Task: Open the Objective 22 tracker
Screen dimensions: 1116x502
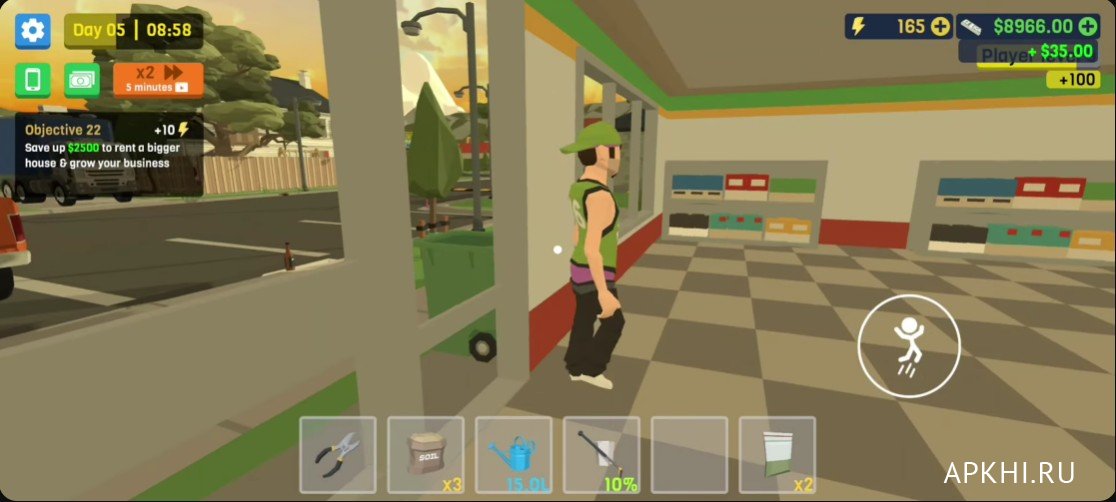Action: (x=108, y=152)
